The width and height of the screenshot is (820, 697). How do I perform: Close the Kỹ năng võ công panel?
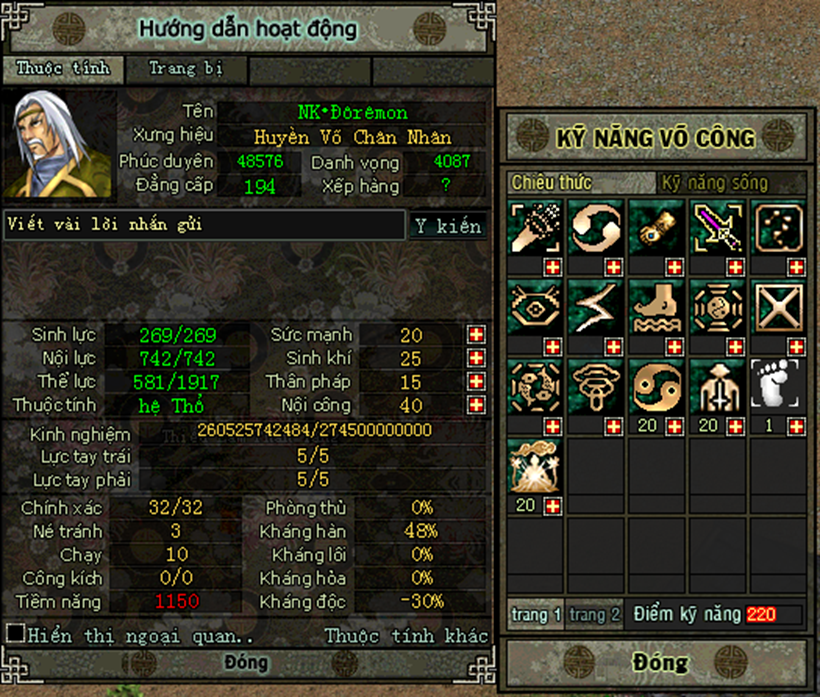tap(658, 662)
